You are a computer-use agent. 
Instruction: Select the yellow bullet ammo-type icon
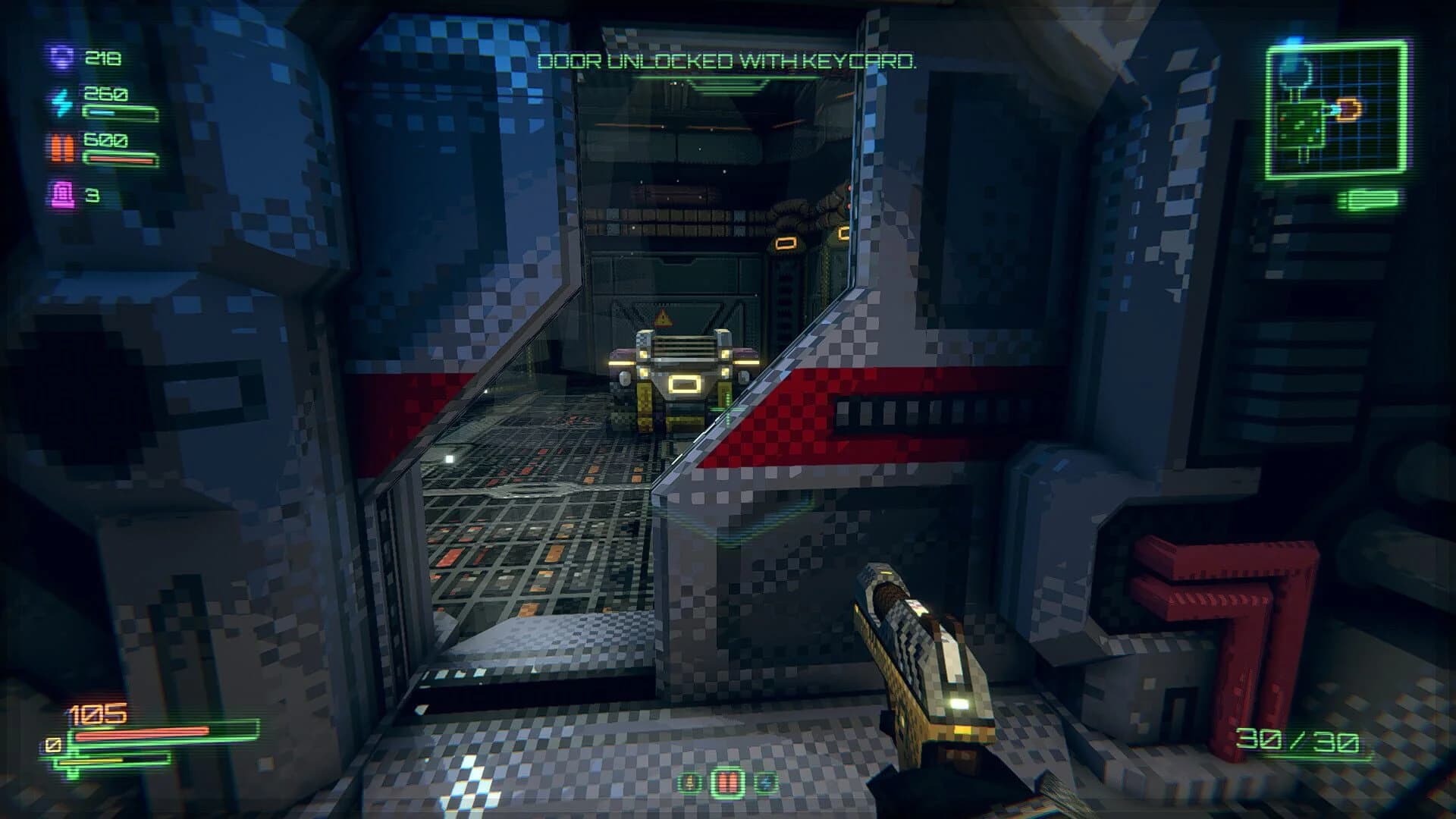[x=689, y=783]
